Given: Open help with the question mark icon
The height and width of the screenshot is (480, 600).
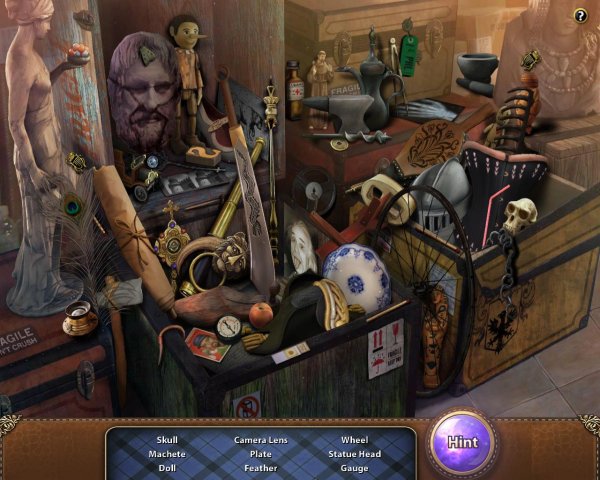Looking at the screenshot, I should 580,15.
